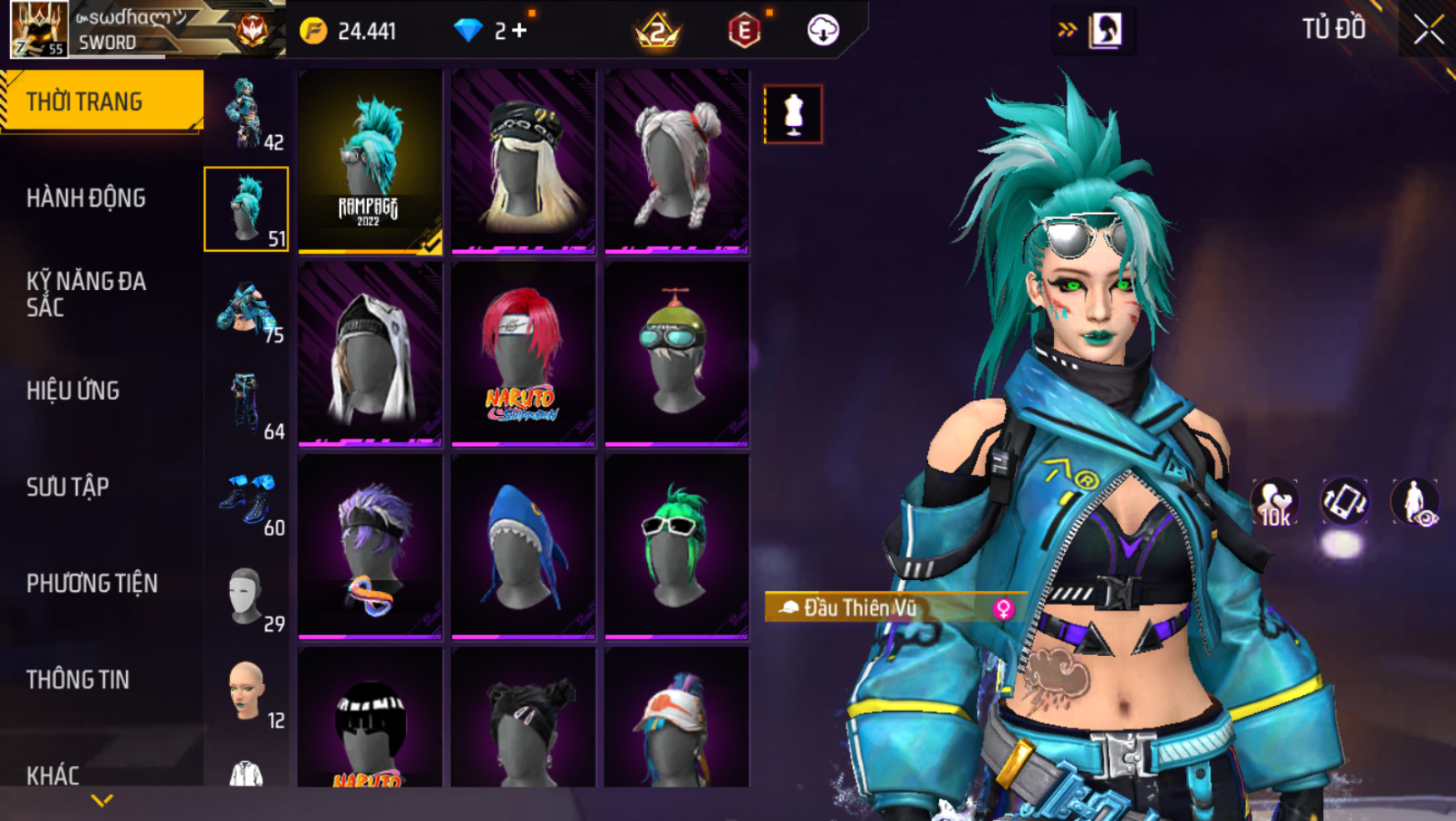1456x821 pixels.
Task: Select the Hiệu Ứng category
Action: coord(73,391)
